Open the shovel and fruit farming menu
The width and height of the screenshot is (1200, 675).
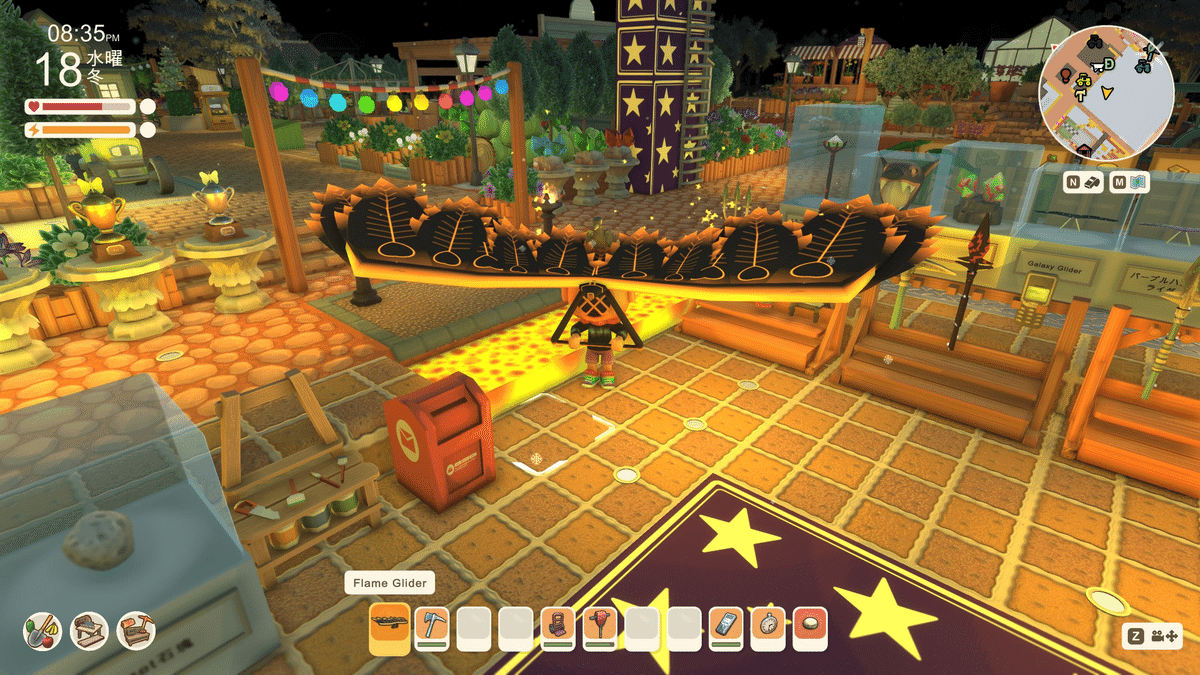coord(43,630)
